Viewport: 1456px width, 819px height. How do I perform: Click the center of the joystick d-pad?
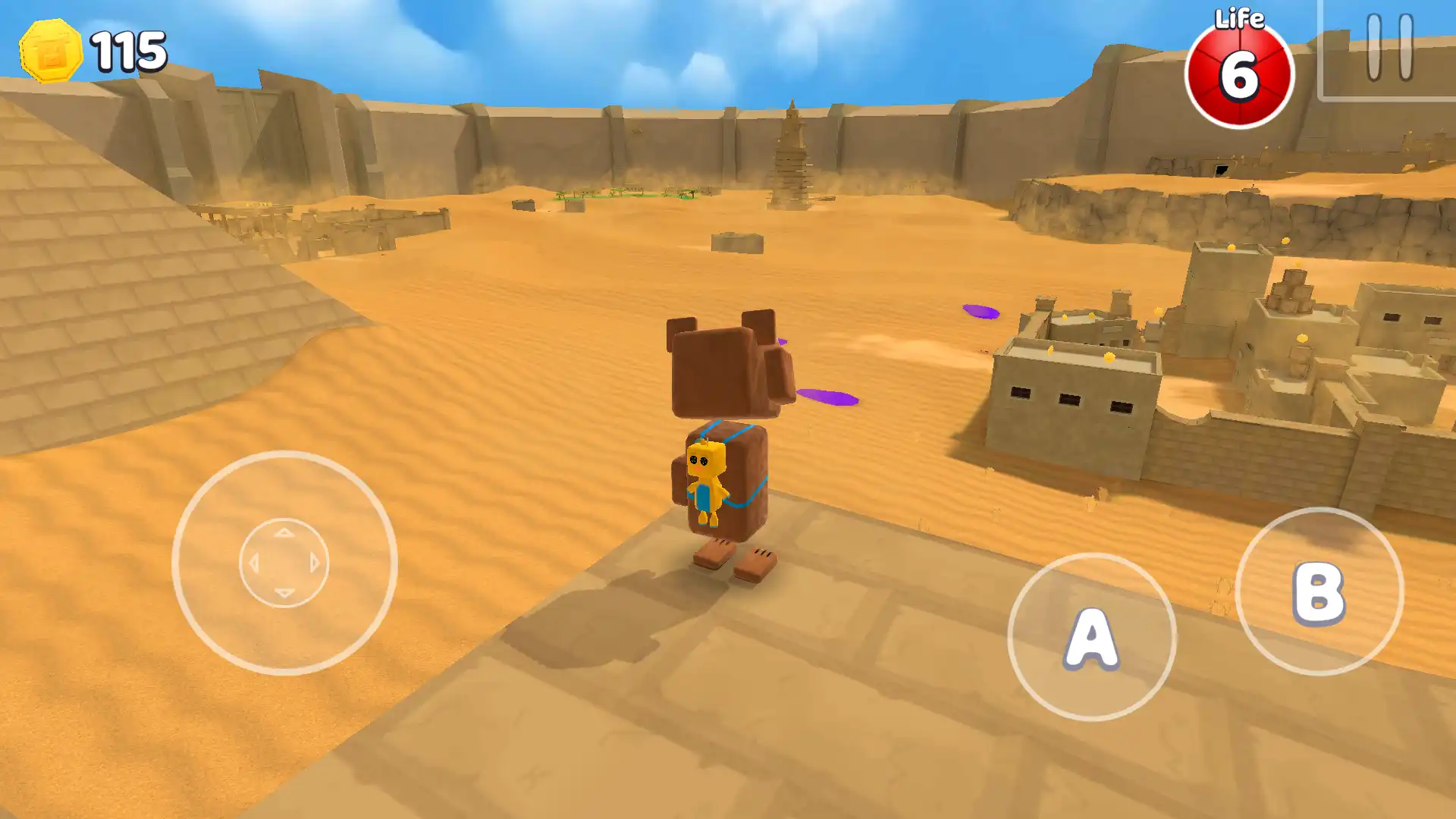pyautogui.click(x=284, y=563)
